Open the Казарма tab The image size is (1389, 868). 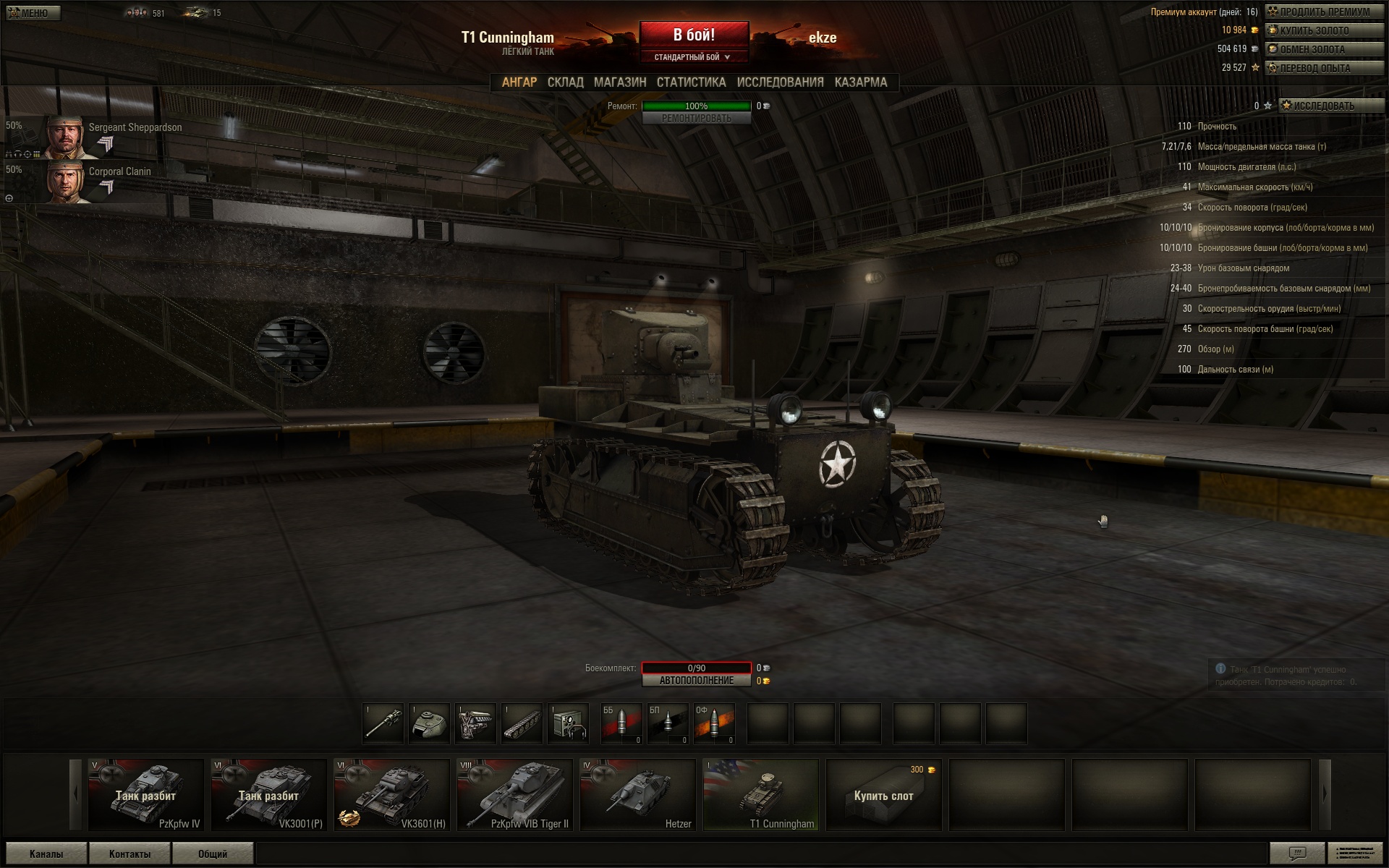(860, 82)
